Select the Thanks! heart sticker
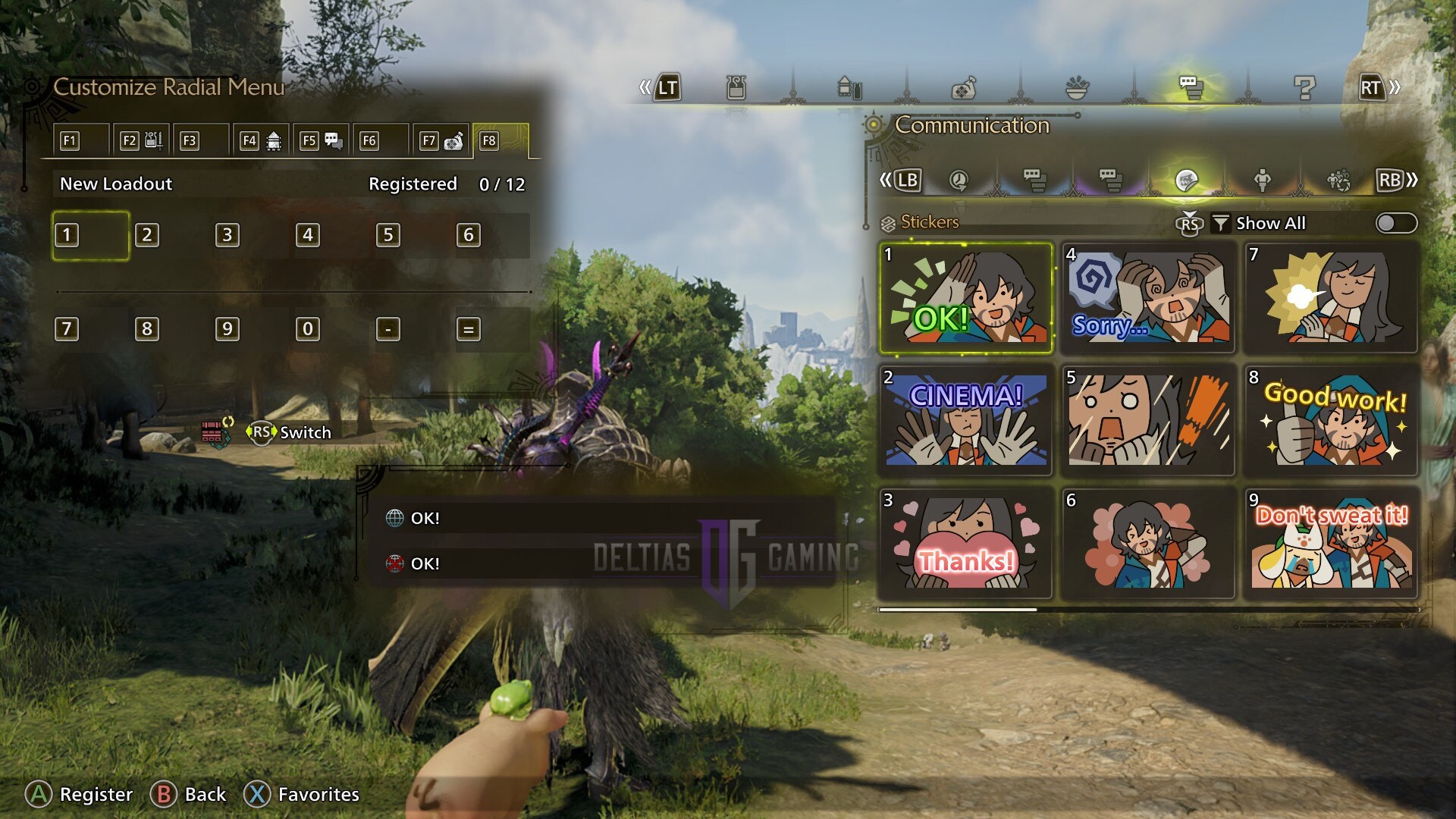1456x819 pixels. (x=965, y=543)
